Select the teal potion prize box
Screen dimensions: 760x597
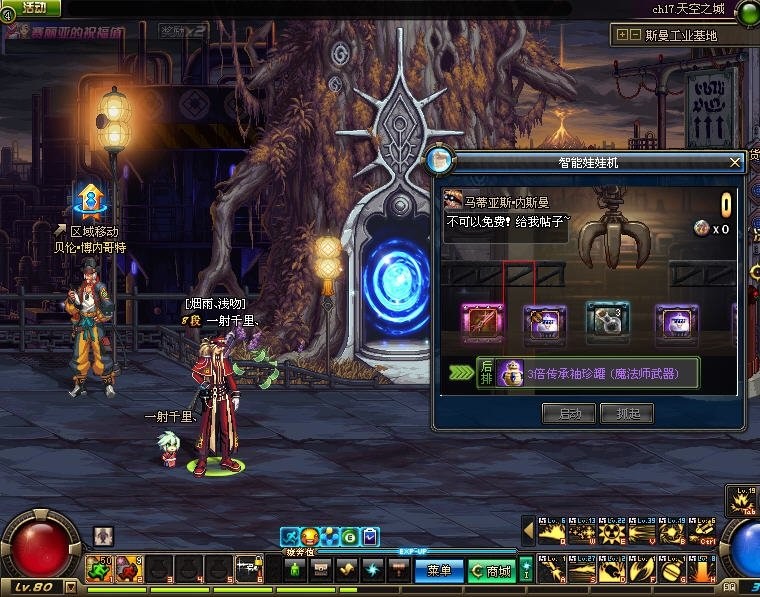tap(608, 322)
